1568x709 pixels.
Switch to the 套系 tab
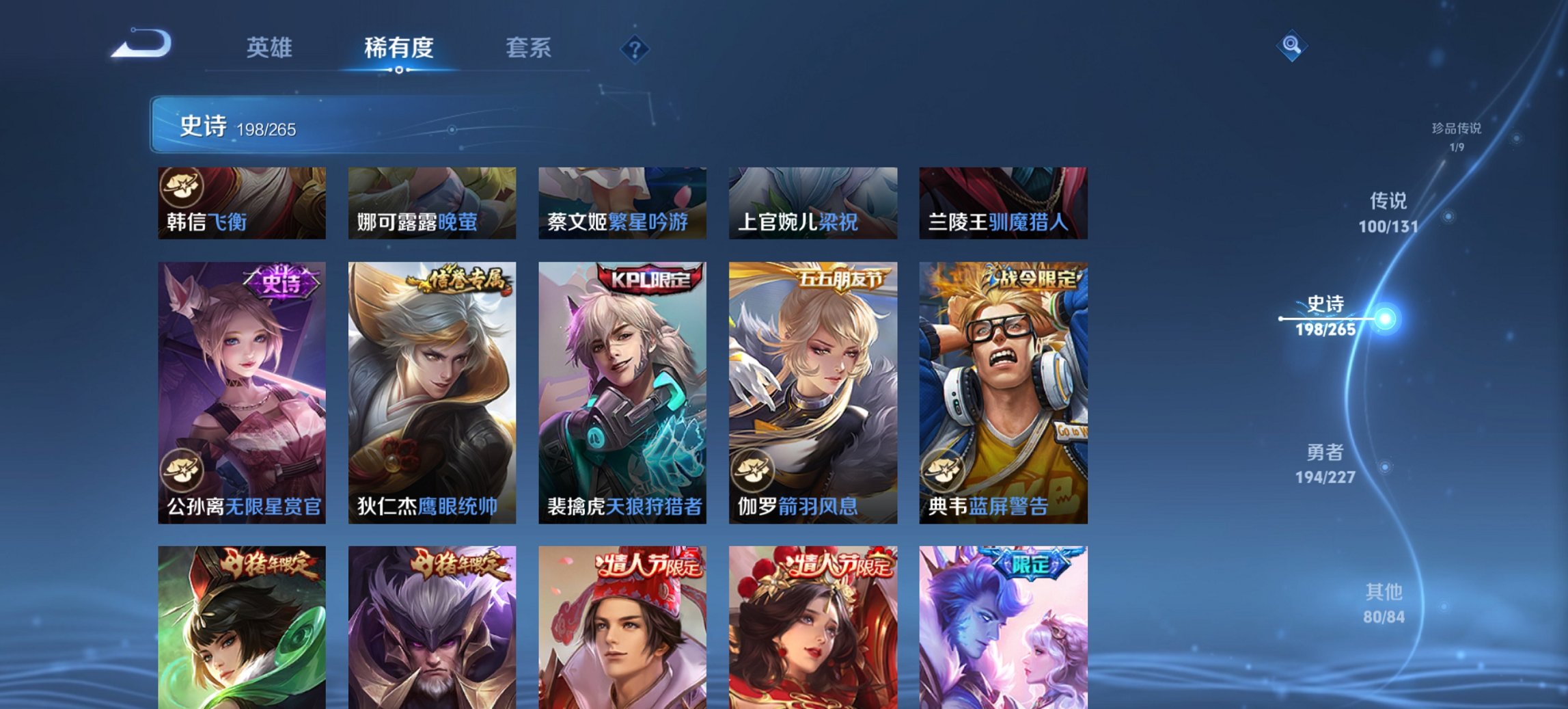528,49
